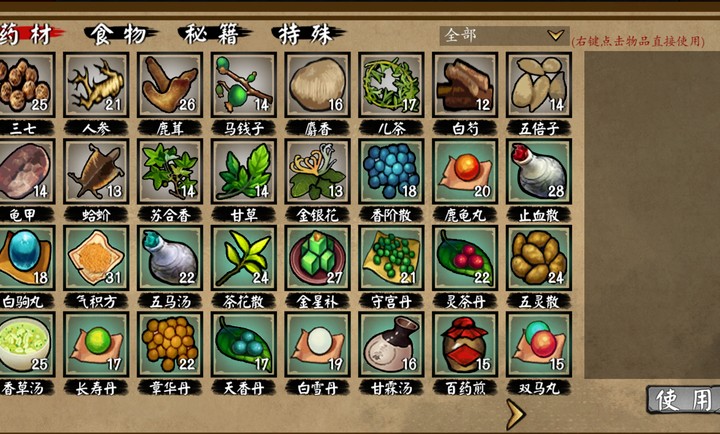Go to next page with the arrow

tap(515, 412)
